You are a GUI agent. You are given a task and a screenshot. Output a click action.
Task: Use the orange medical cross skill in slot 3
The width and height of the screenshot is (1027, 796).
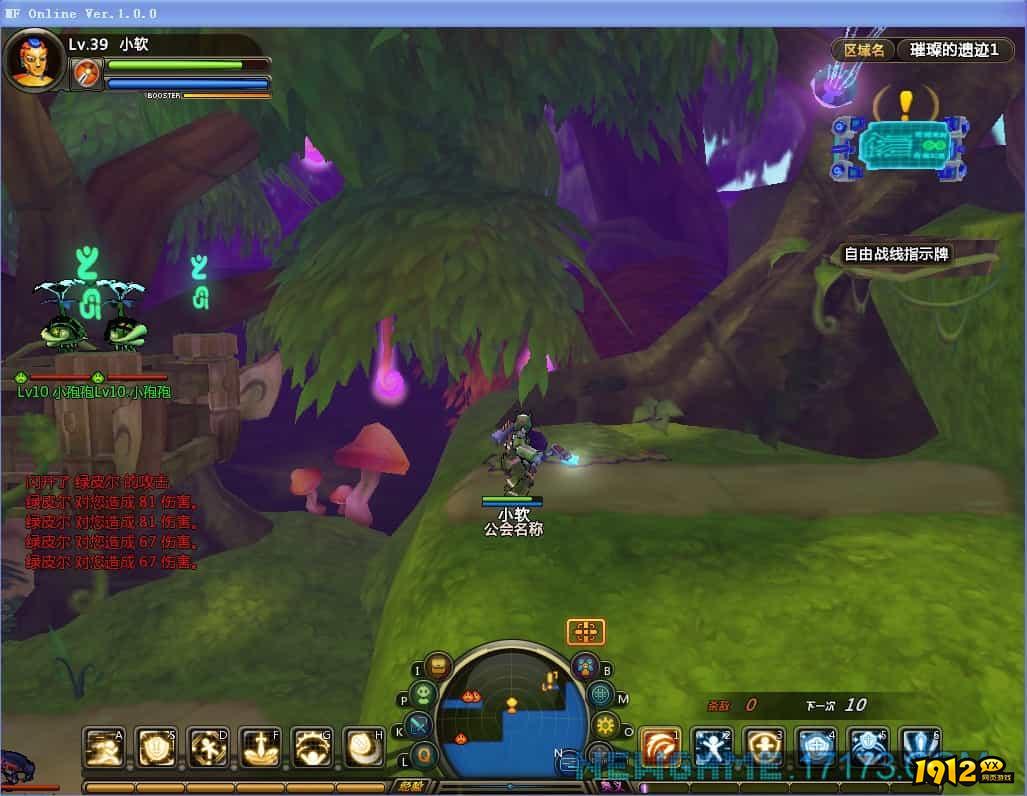click(763, 747)
